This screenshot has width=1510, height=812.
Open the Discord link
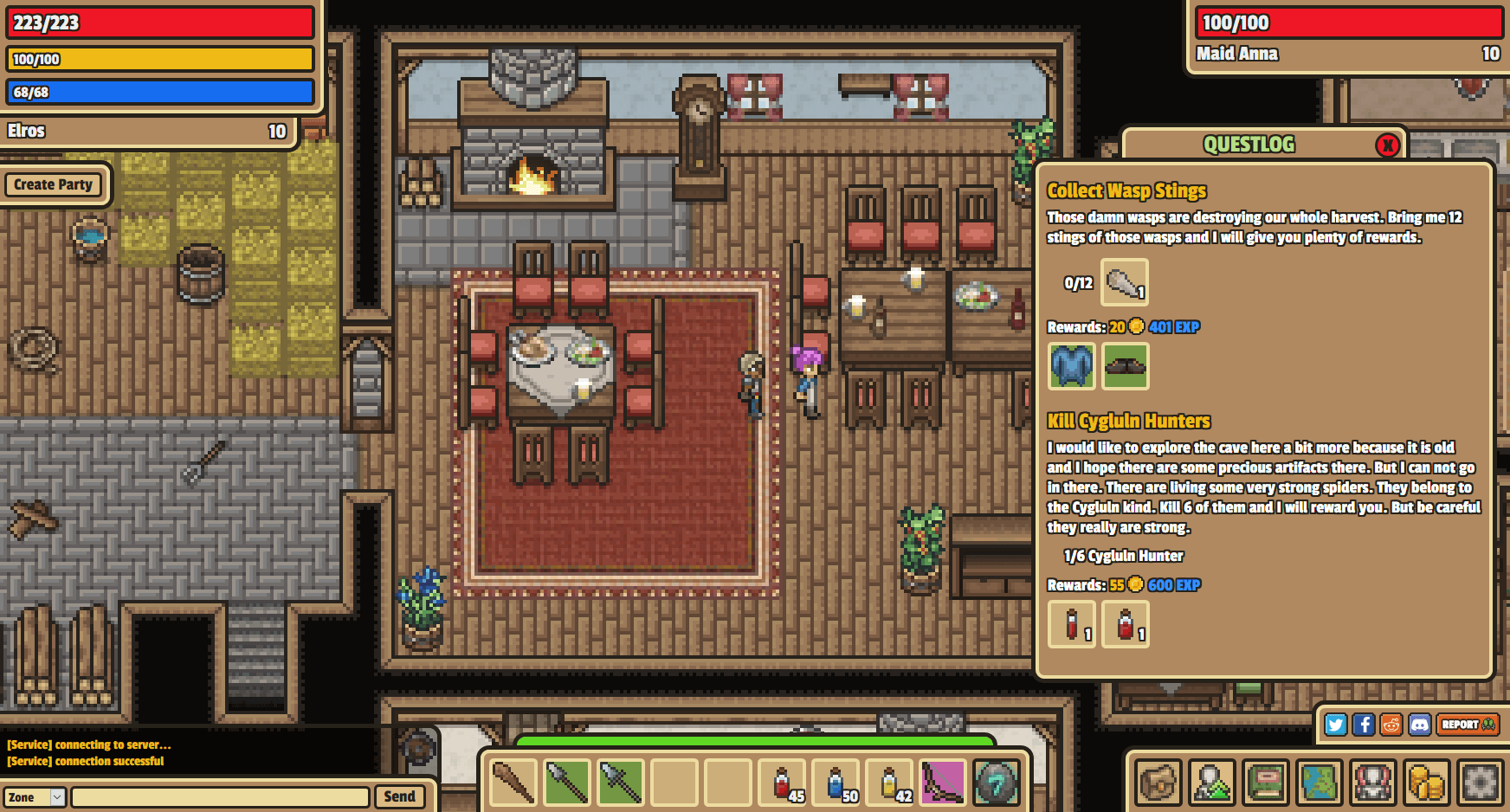coord(1420,725)
